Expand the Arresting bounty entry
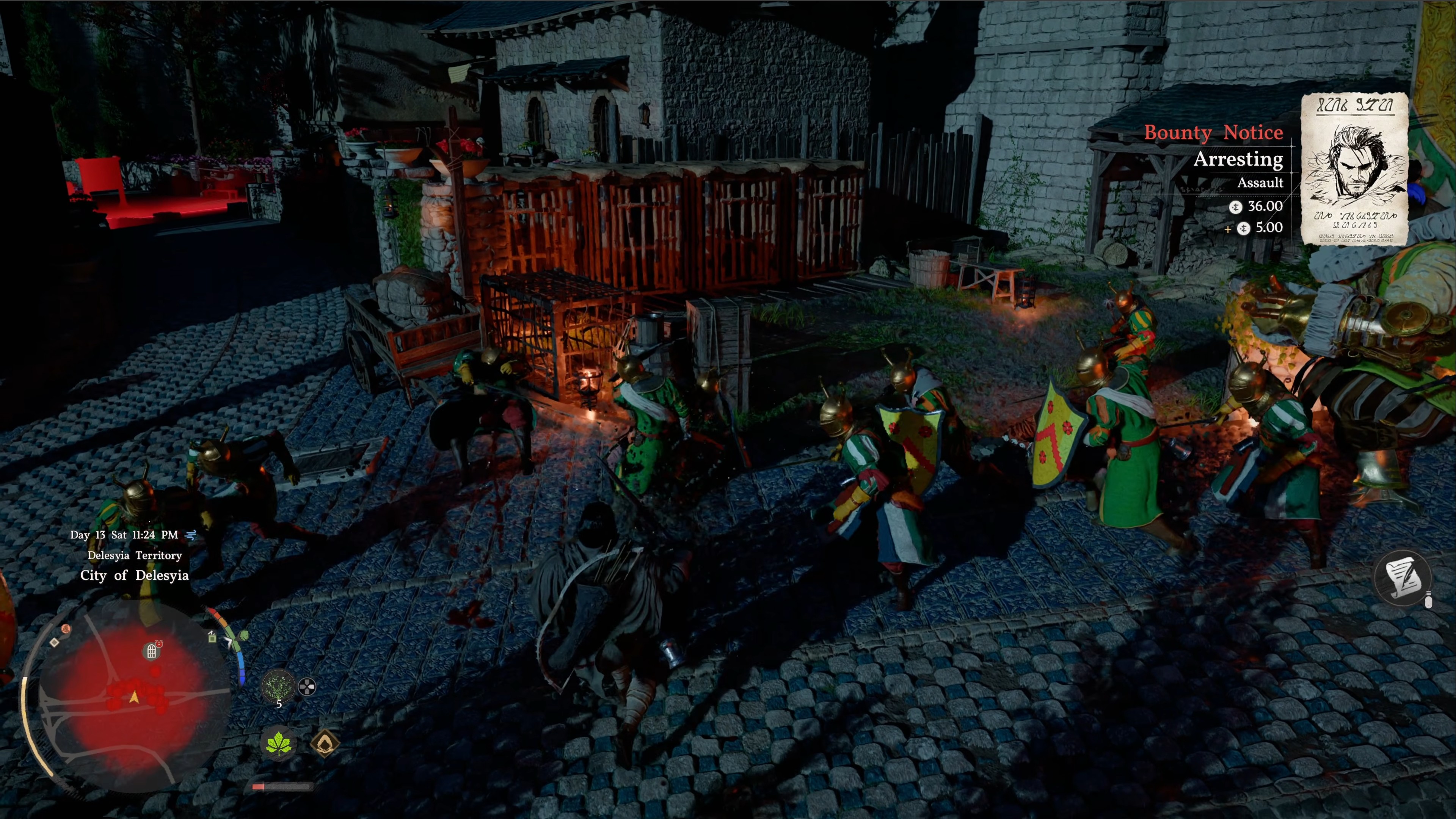The image size is (1456, 819). click(x=1238, y=160)
